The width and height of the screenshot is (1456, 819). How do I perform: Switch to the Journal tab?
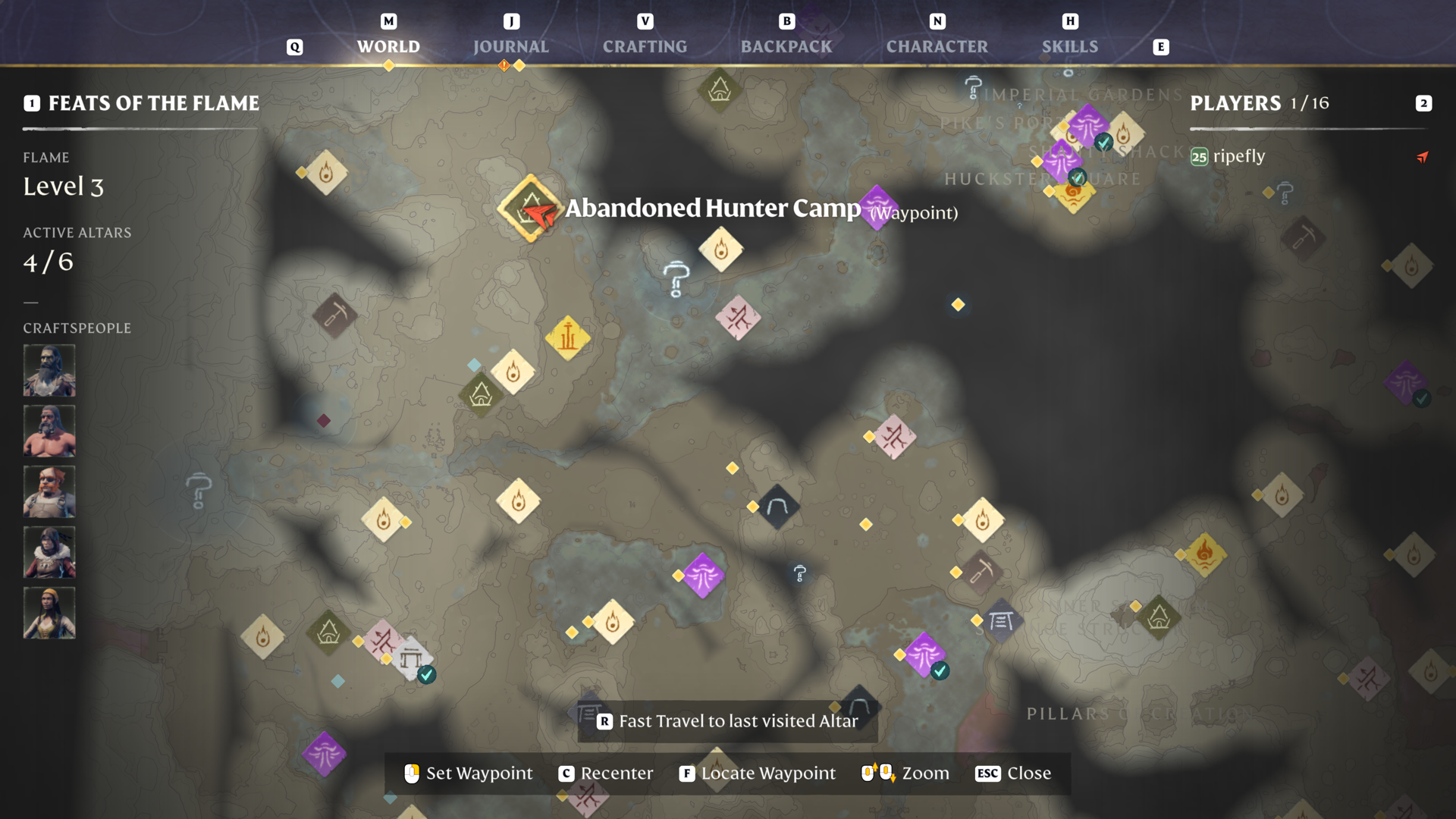coord(510,46)
